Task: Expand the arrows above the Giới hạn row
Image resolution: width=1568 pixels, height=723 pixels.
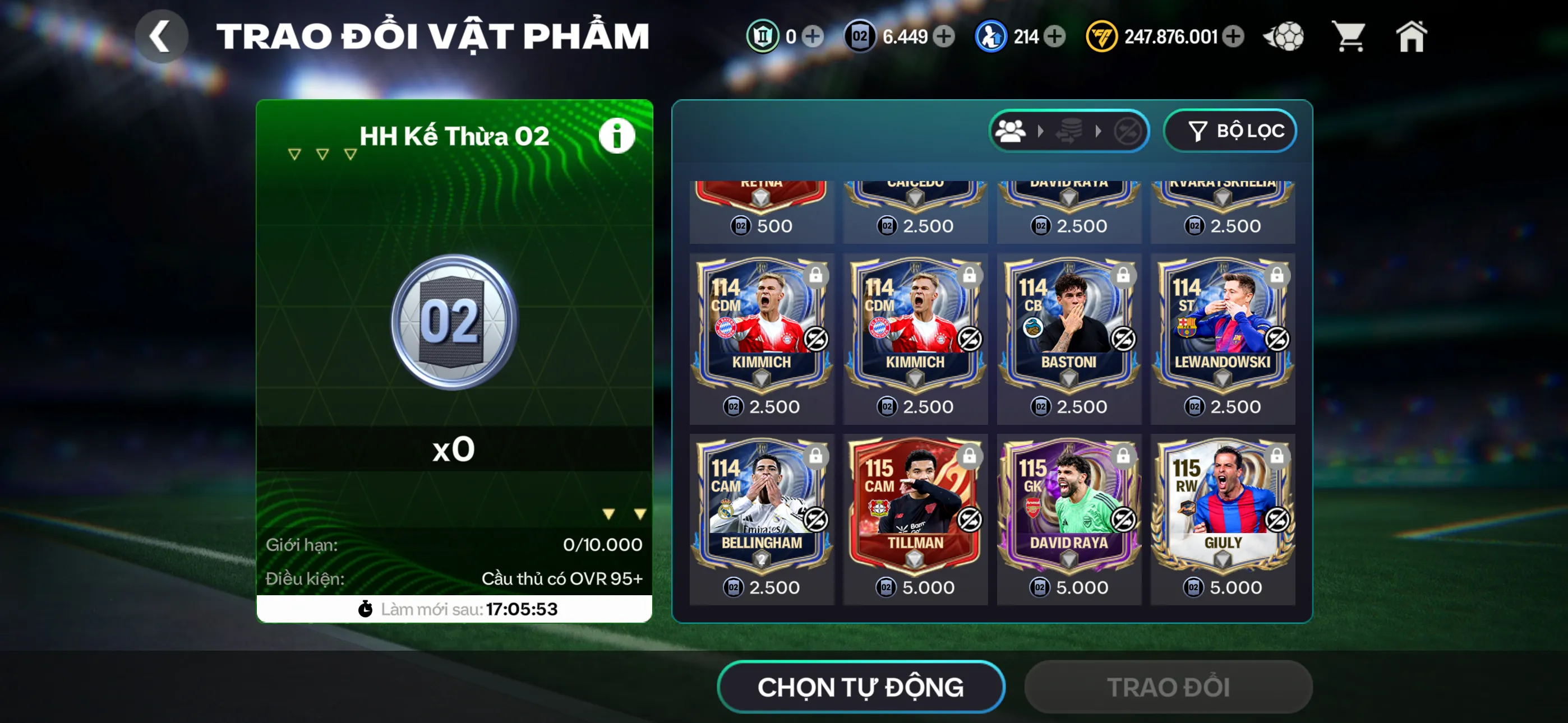Action: (x=624, y=512)
